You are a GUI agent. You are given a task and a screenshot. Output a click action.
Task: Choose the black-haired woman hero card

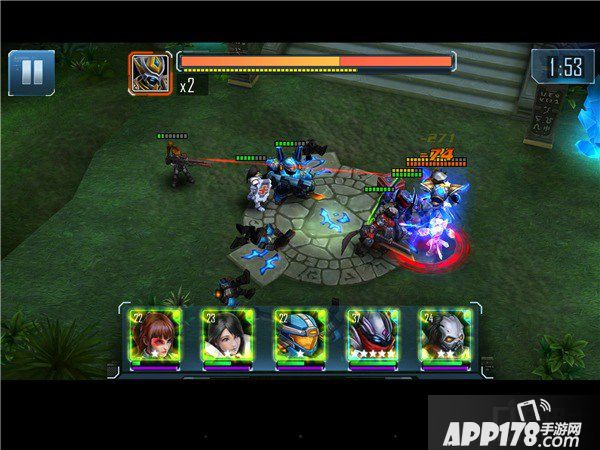[x=225, y=337]
